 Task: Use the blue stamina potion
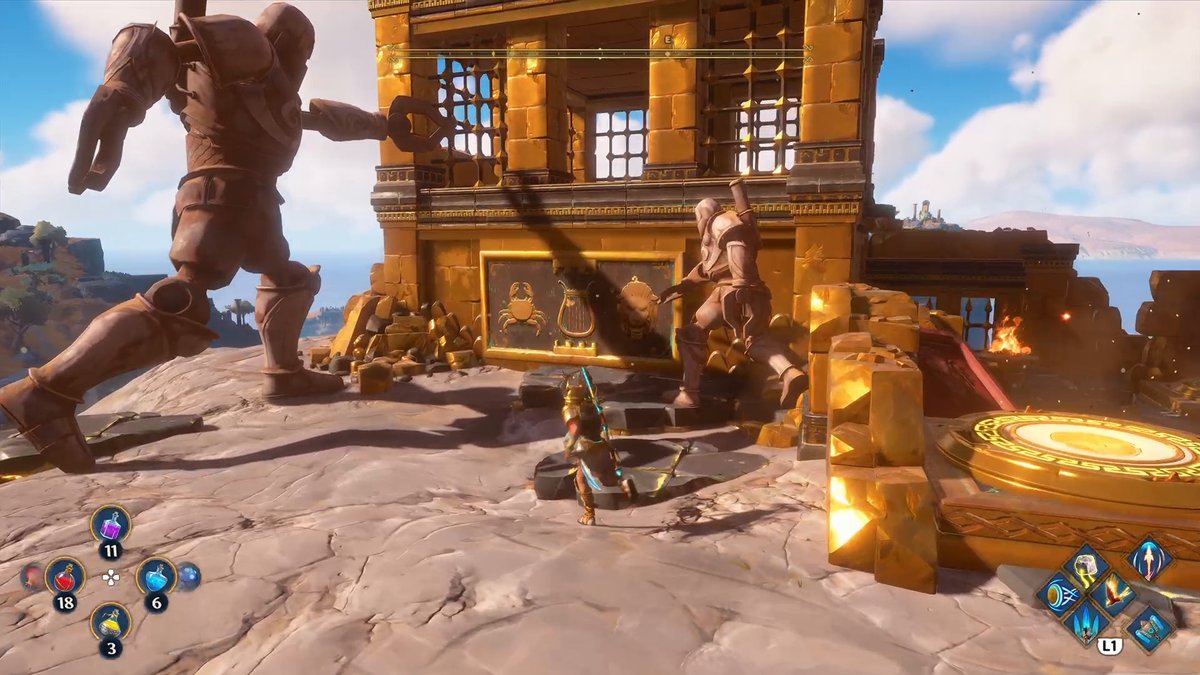point(156,576)
